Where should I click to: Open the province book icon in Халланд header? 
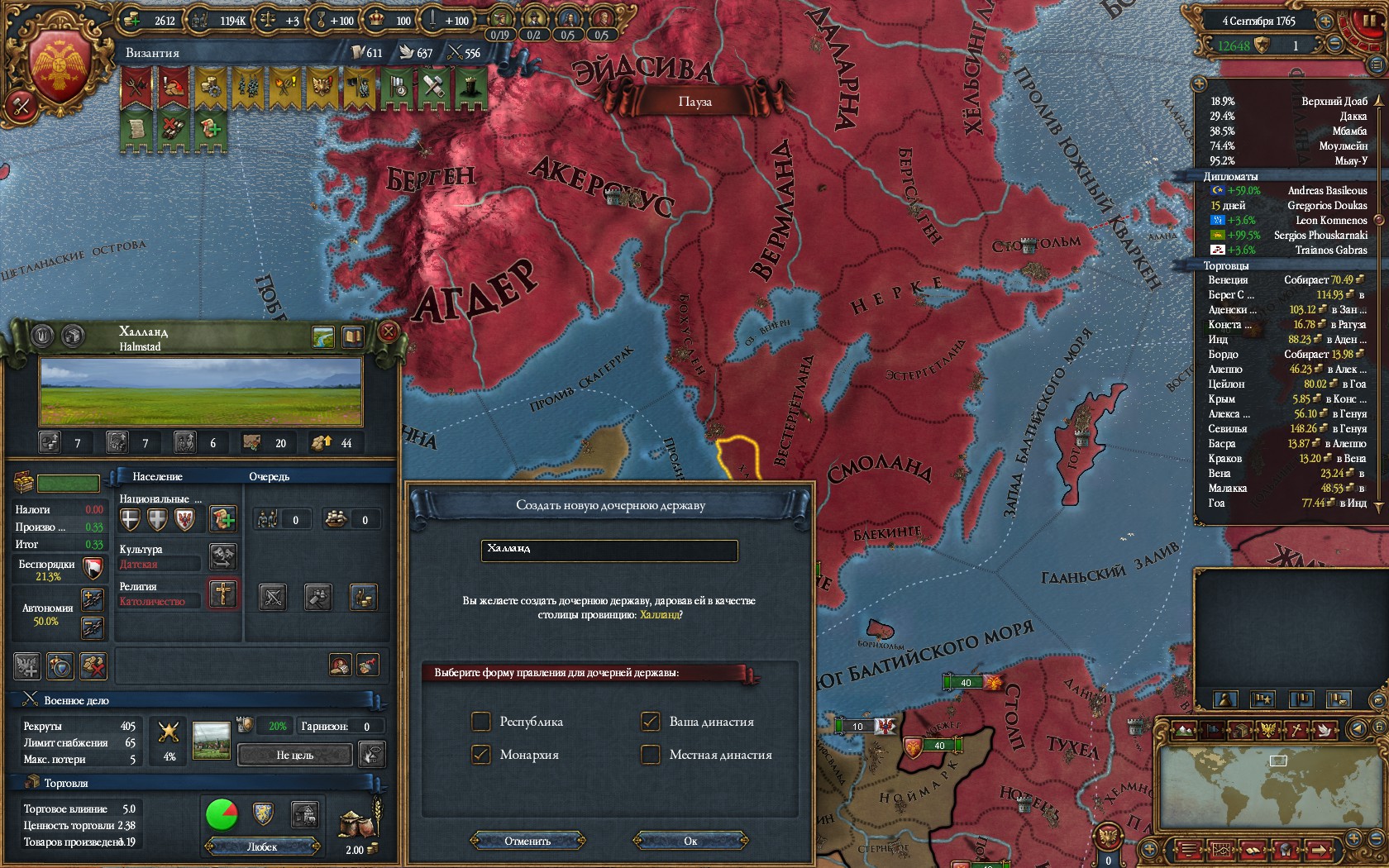[353, 336]
